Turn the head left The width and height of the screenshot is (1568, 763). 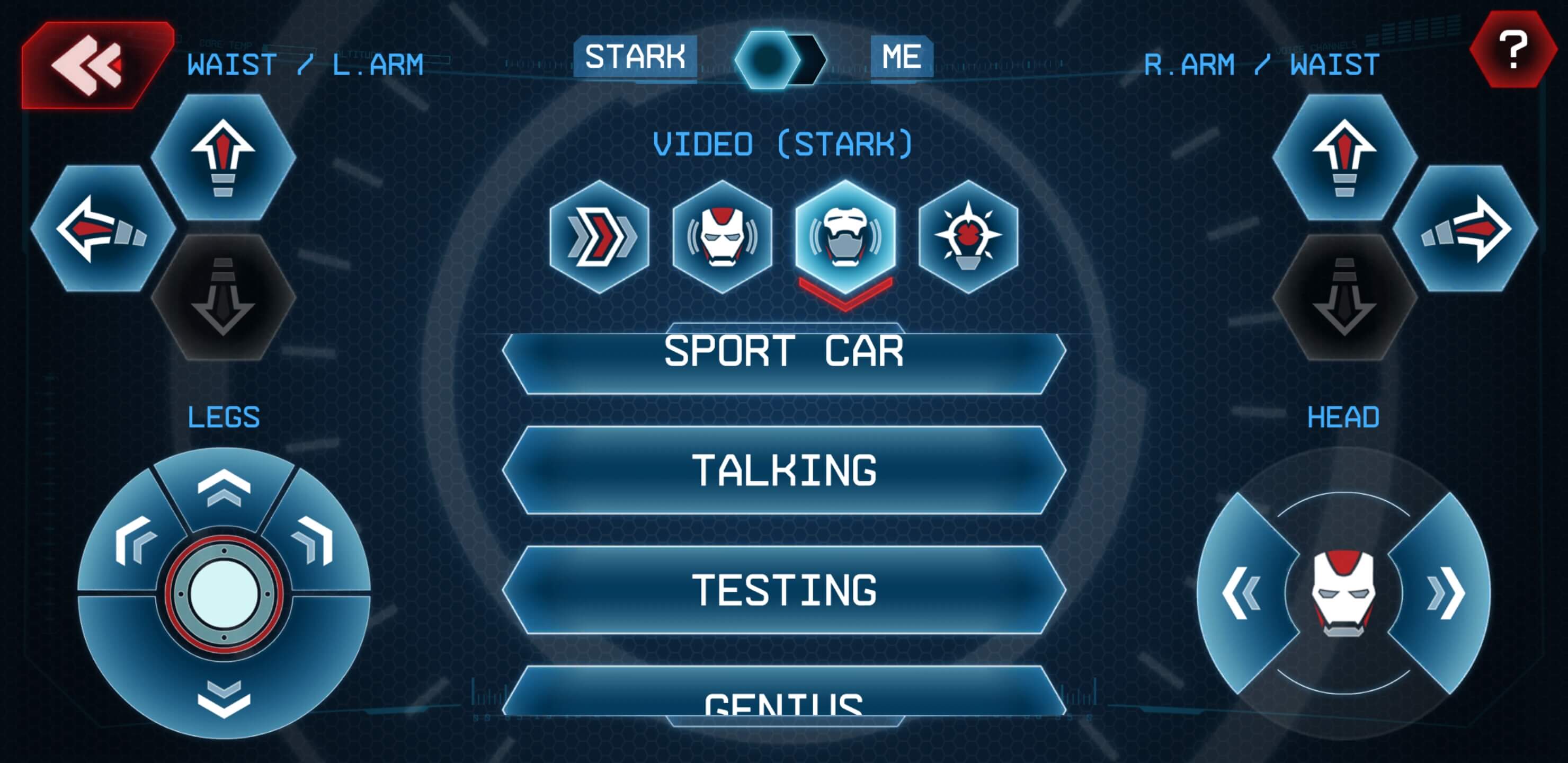(x=1241, y=592)
